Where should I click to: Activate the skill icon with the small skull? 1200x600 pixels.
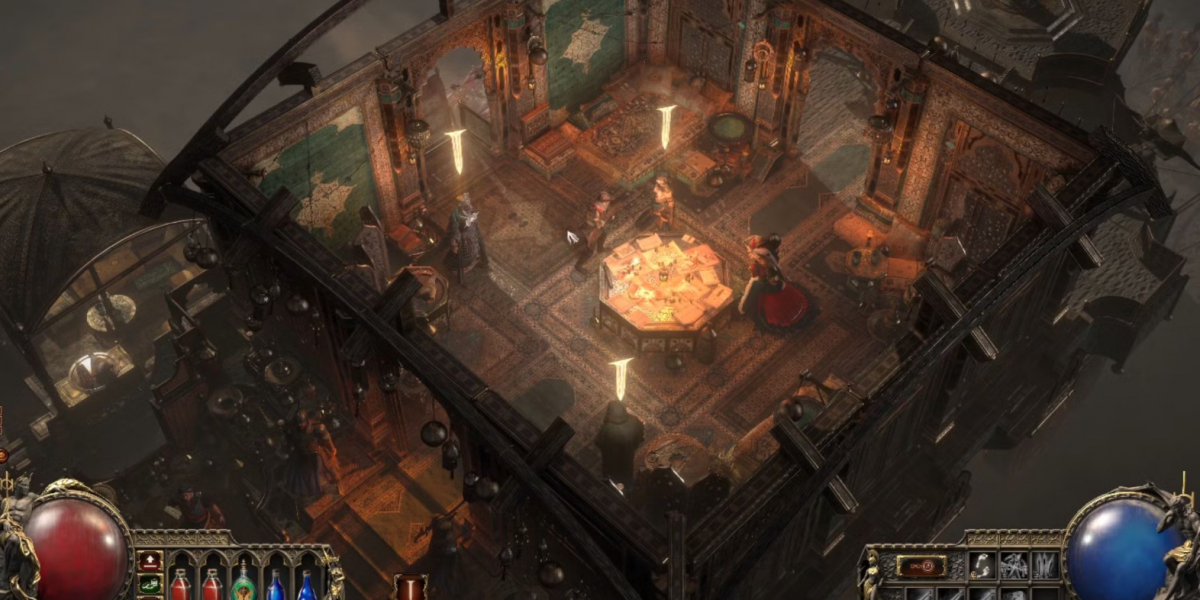(982, 566)
